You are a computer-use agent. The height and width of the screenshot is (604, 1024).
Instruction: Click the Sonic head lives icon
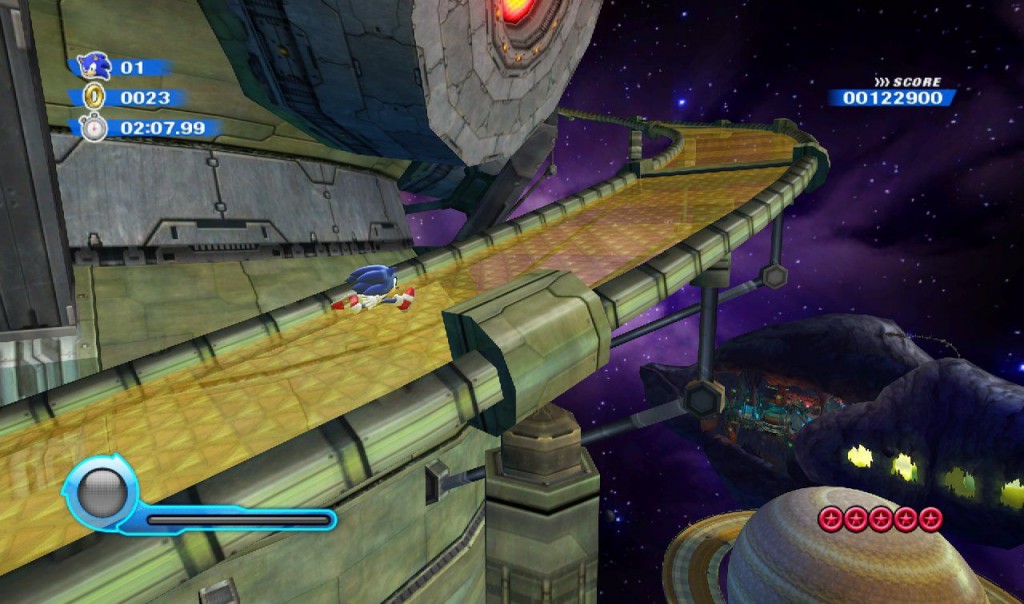[93, 67]
